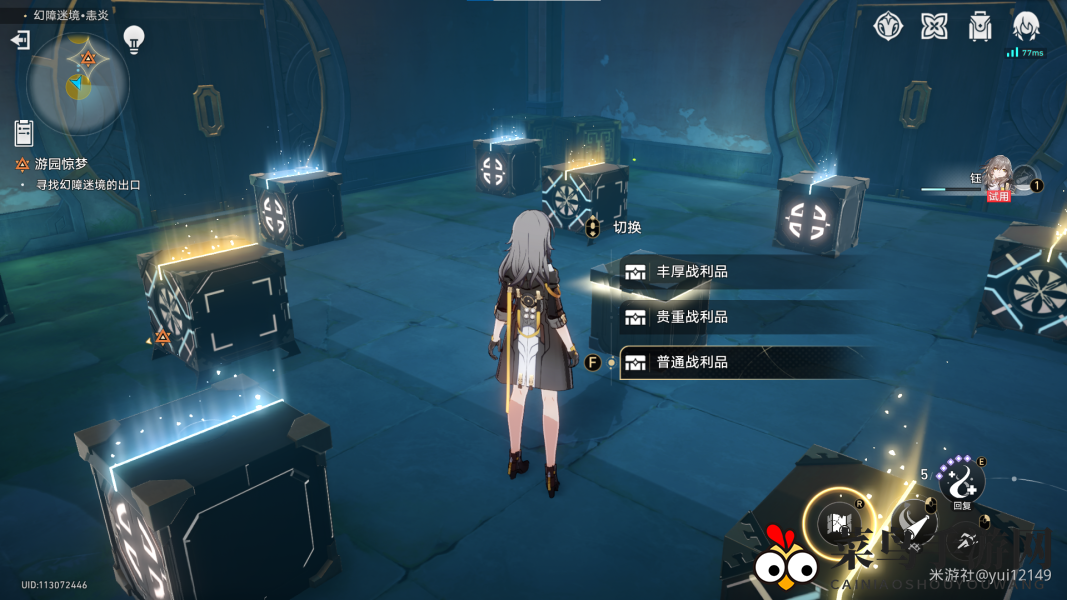Activate the 回复 recovery technique

click(961, 481)
